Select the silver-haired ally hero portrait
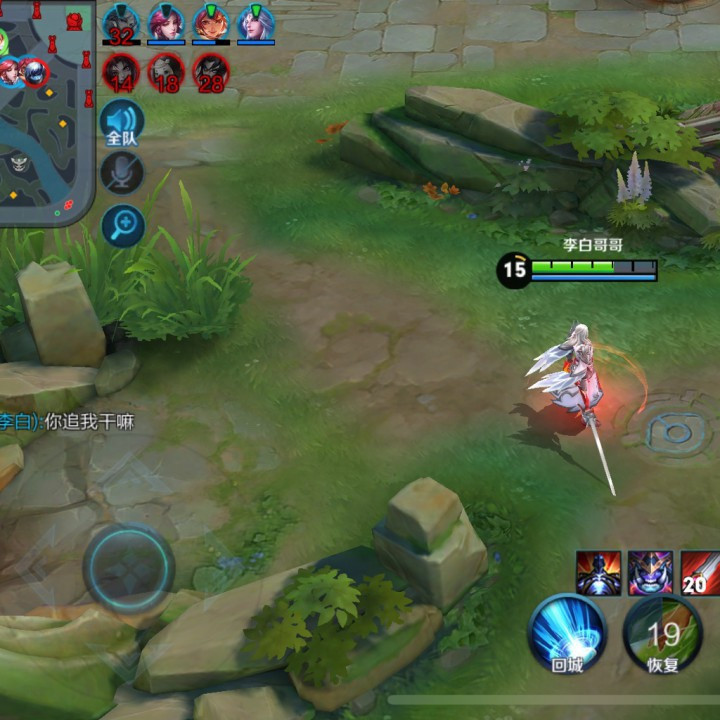720x720 pixels. pyautogui.click(x=255, y=22)
